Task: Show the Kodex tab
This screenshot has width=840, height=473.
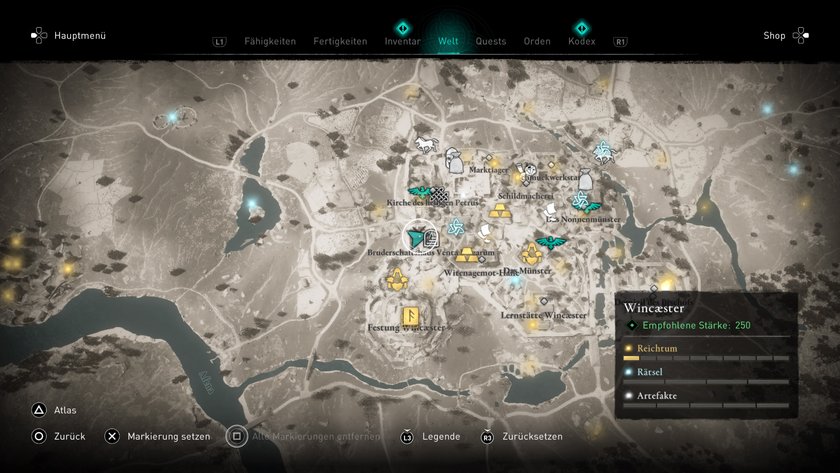Action: pyautogui.click(x=581, y=42)
